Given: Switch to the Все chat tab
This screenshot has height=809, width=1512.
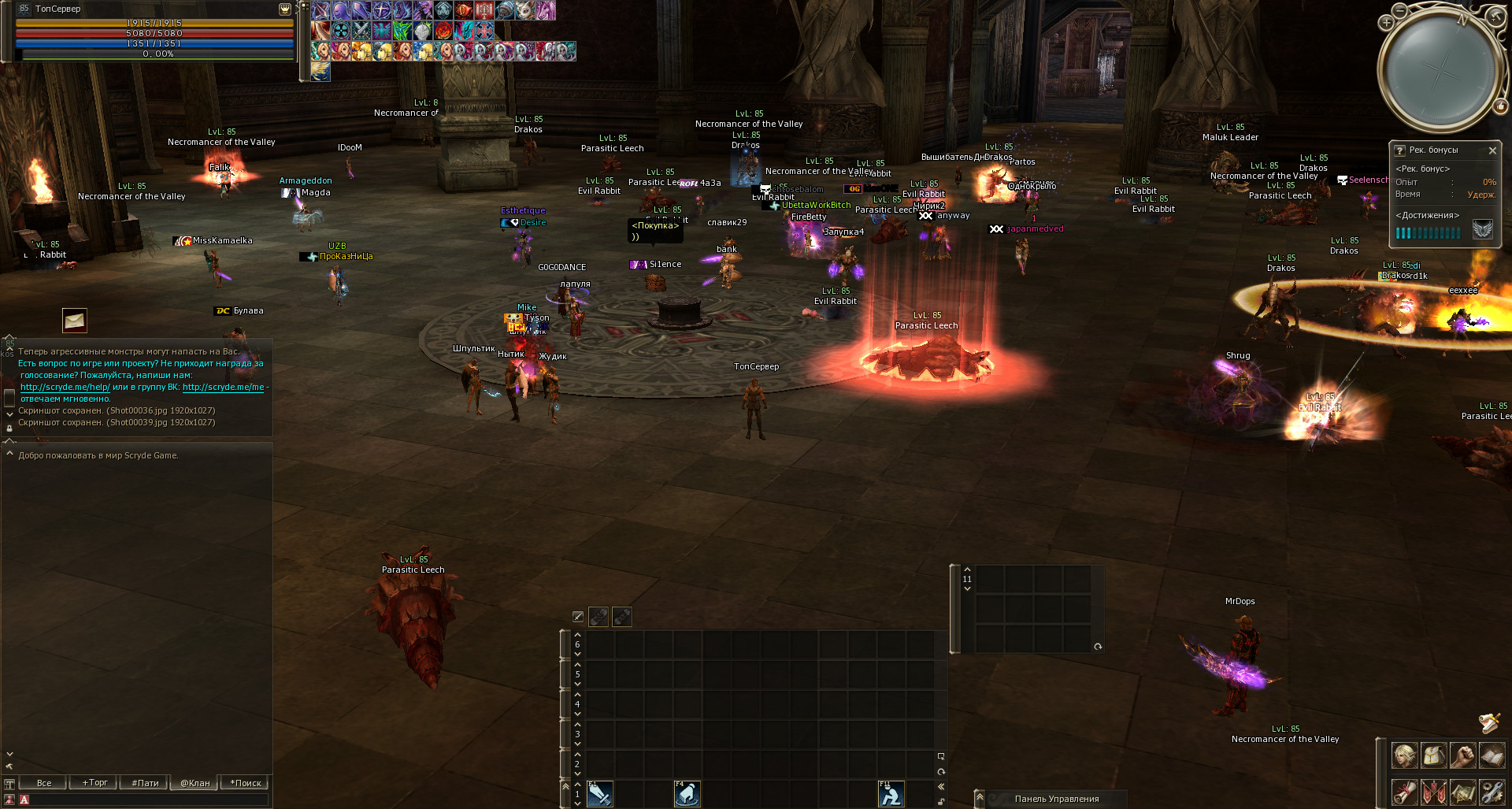Looking at the screenshot, I should [x=44, y=783].
